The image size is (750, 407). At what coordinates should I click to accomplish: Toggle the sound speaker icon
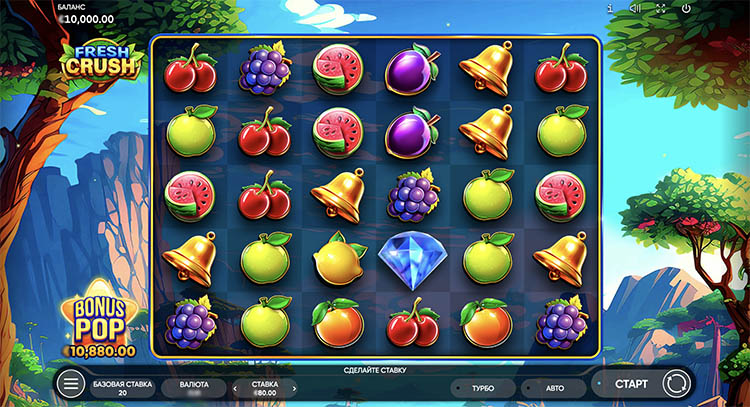click(x=635, y=9)
